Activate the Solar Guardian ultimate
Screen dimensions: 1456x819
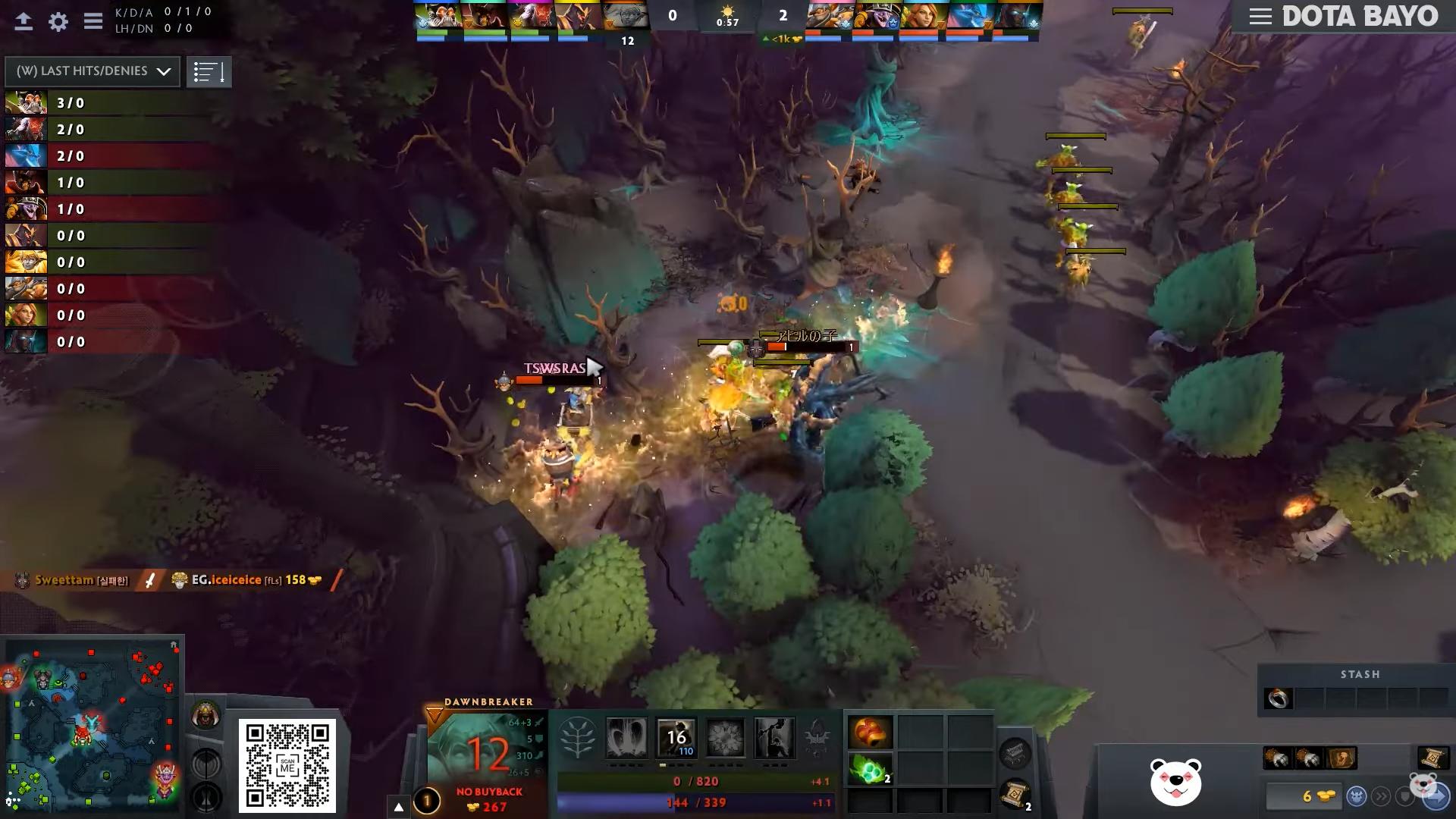[774, 737]
